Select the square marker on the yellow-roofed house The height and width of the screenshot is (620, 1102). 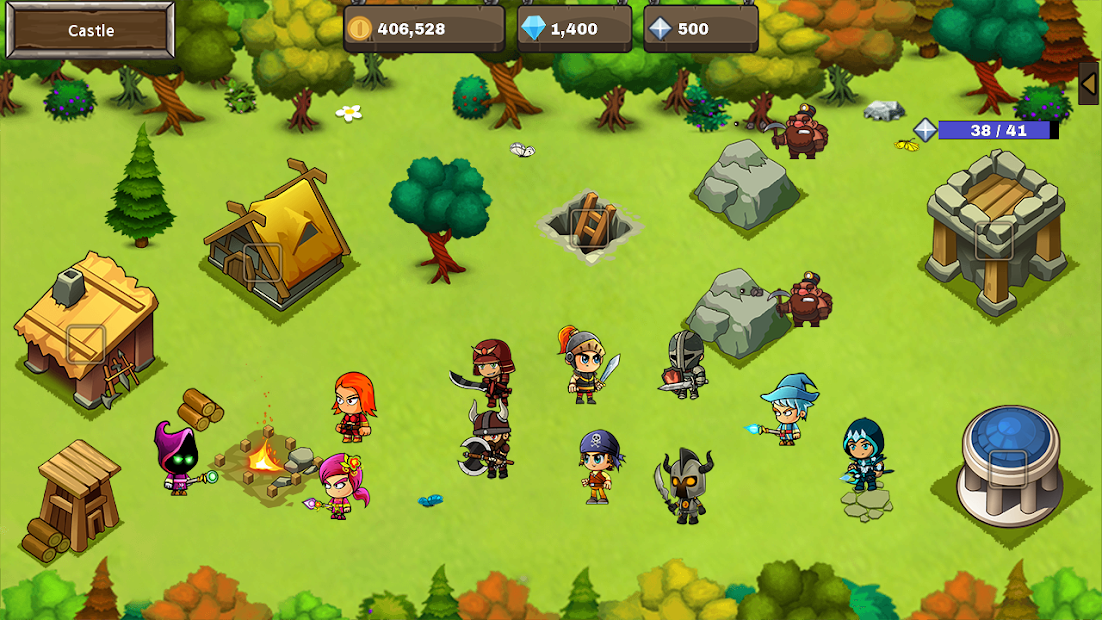[262, 262]
